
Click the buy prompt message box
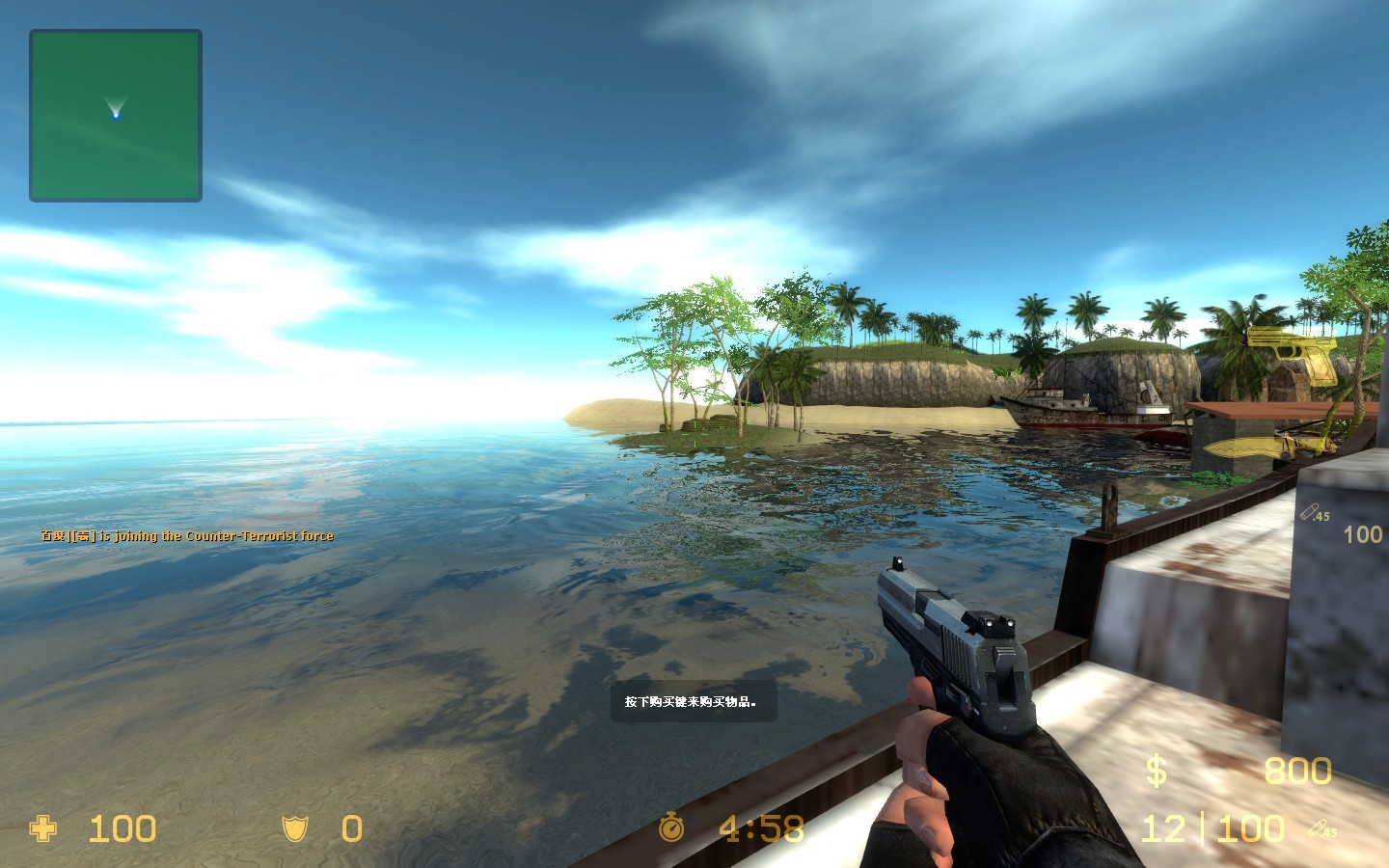pos(692,703)
